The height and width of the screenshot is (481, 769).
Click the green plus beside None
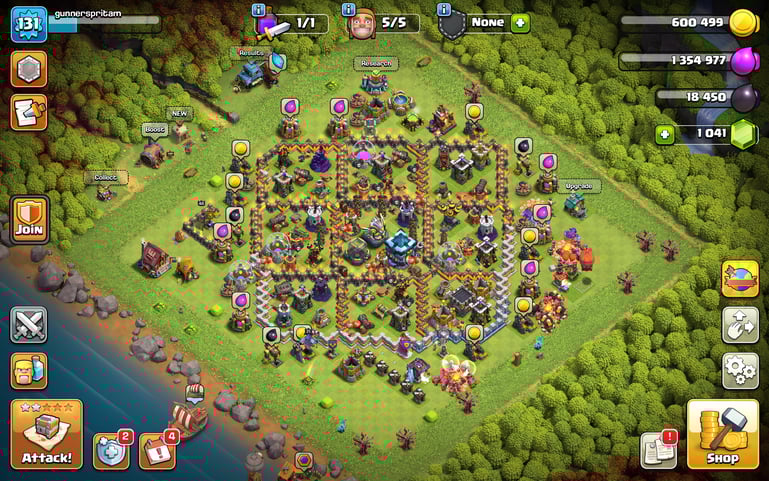pyautogui.click(x=520, y=23)
